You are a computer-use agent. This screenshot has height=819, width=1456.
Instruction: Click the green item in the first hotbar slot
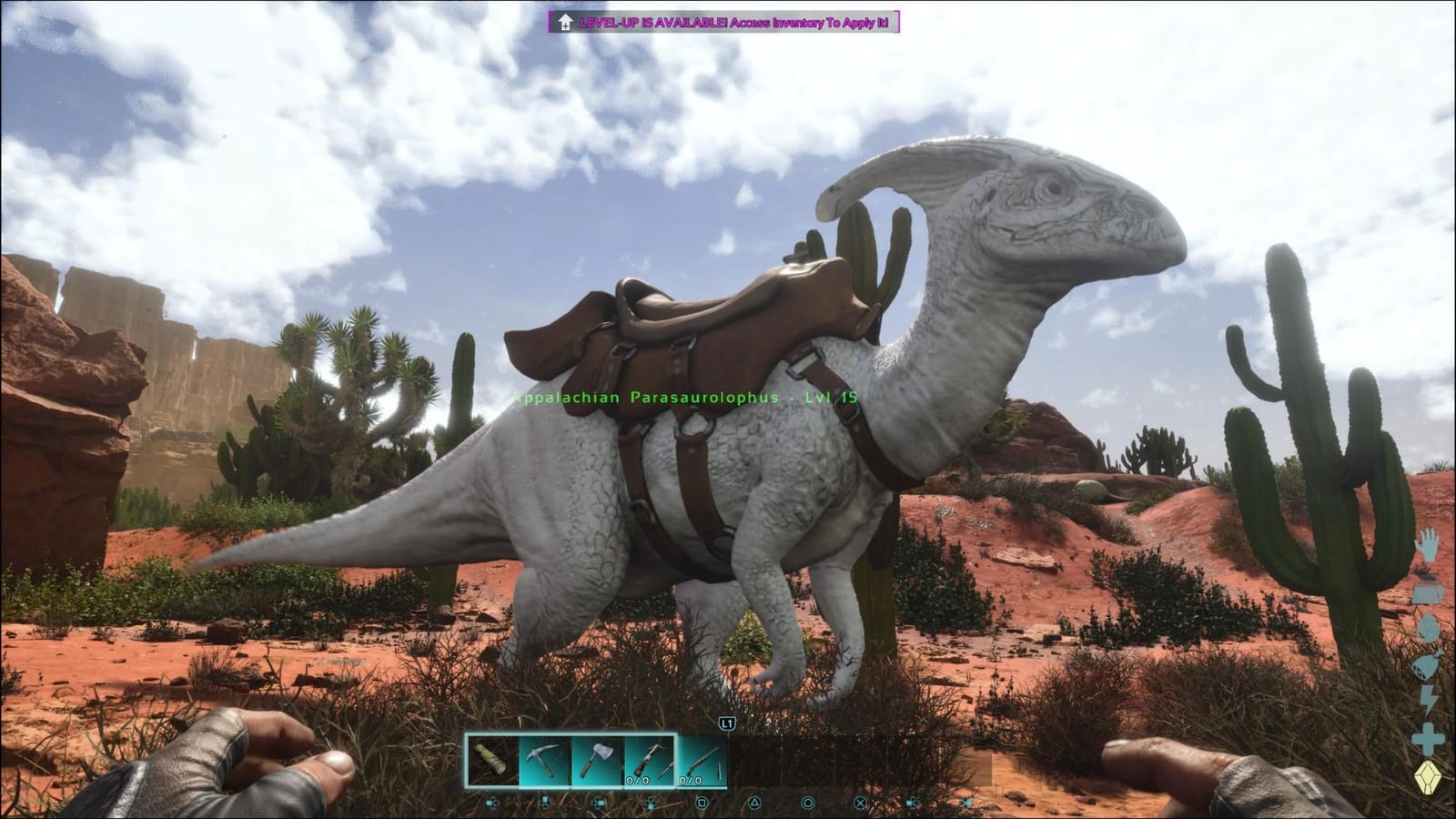(x=492, y=760)
